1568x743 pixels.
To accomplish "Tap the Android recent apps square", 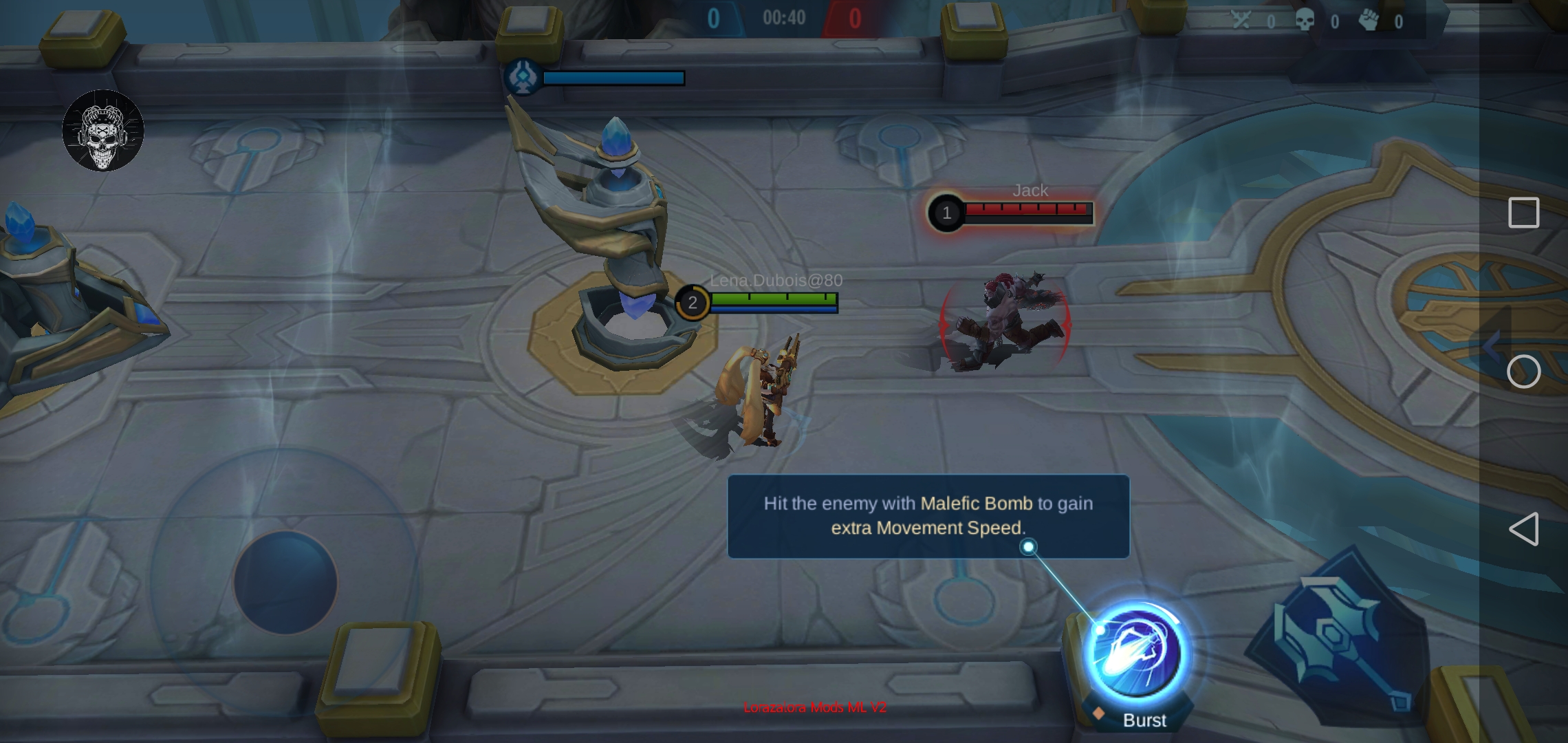I will point(1523,213).
